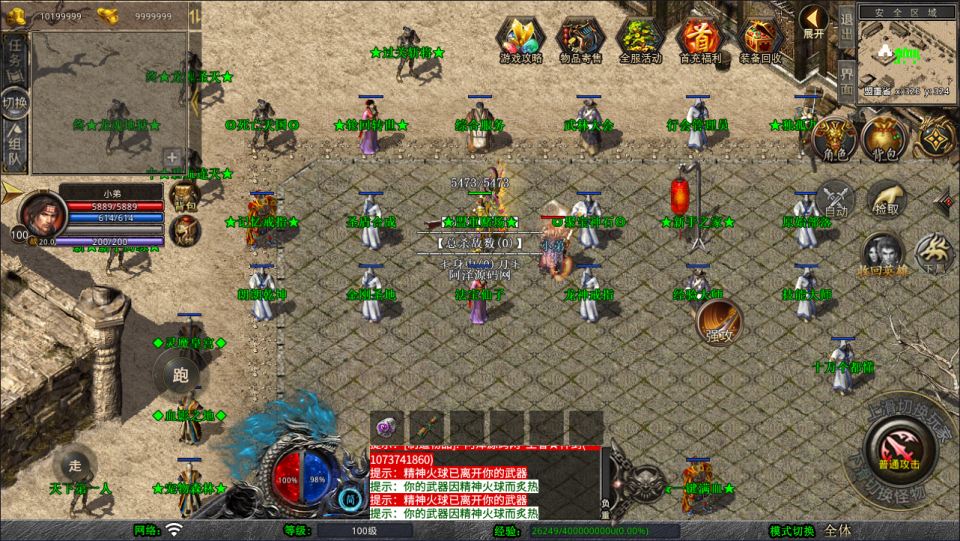Click the 展开 expand arrow button

click(814, 22)
